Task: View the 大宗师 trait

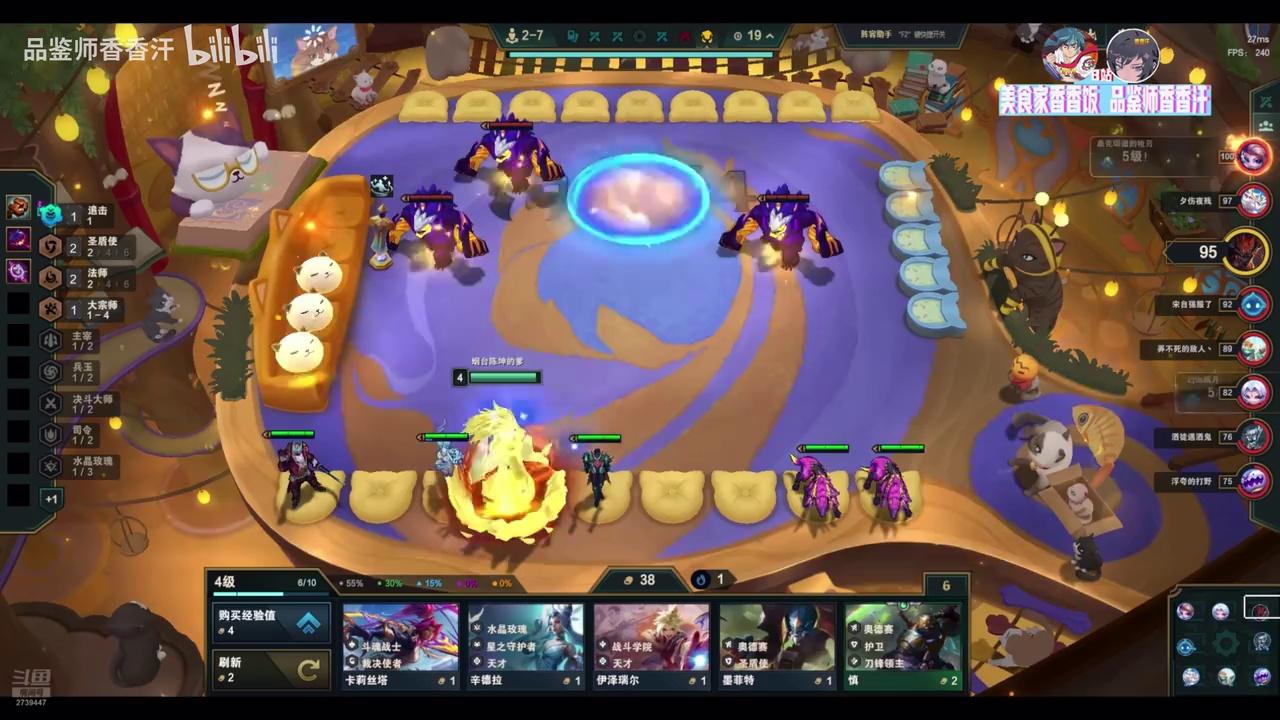Action: (82, 309)
